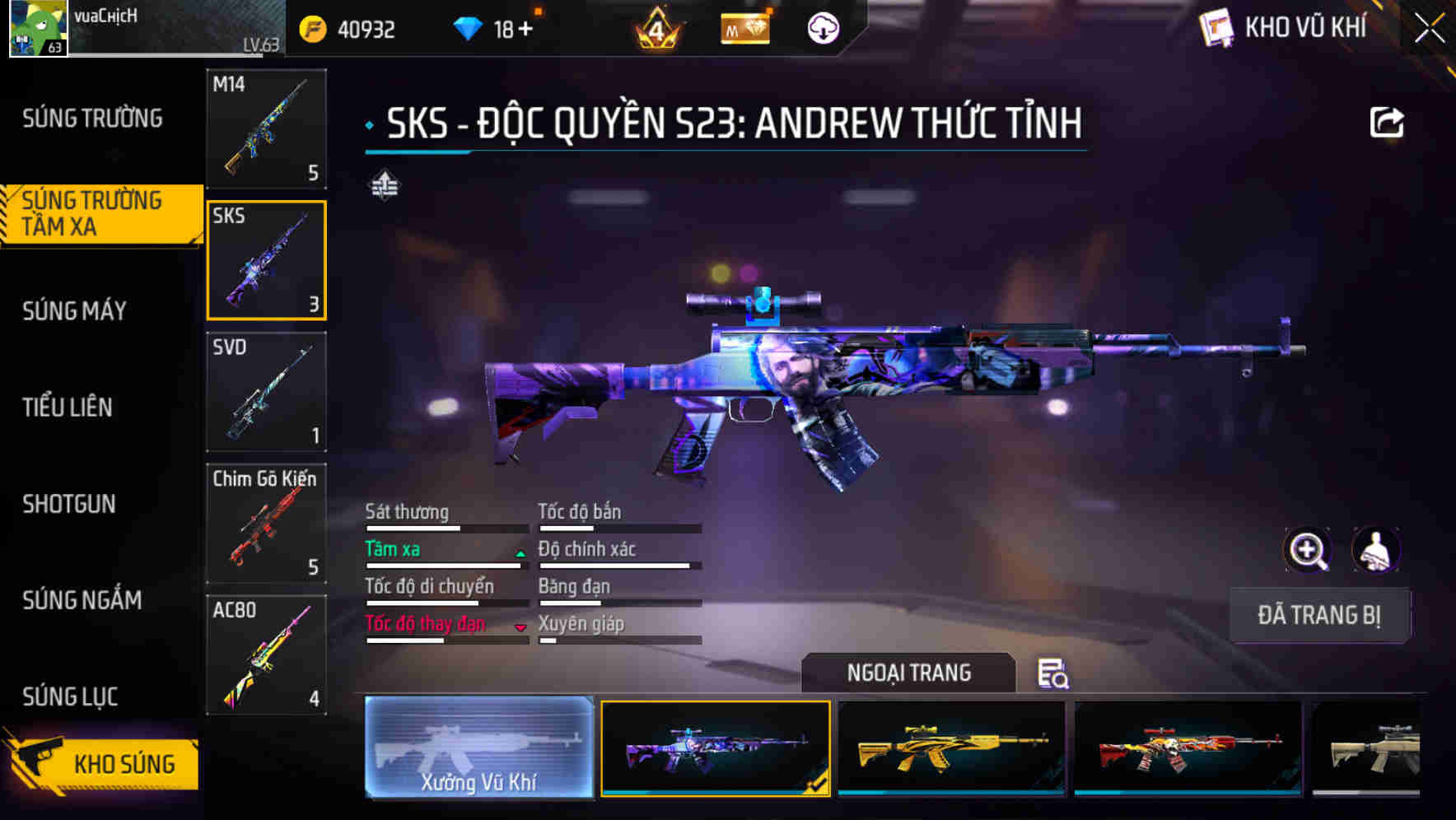Select the green up arrow on Tầm xa stat
This screenshot has width=1456, height=820.
[520, 554]
